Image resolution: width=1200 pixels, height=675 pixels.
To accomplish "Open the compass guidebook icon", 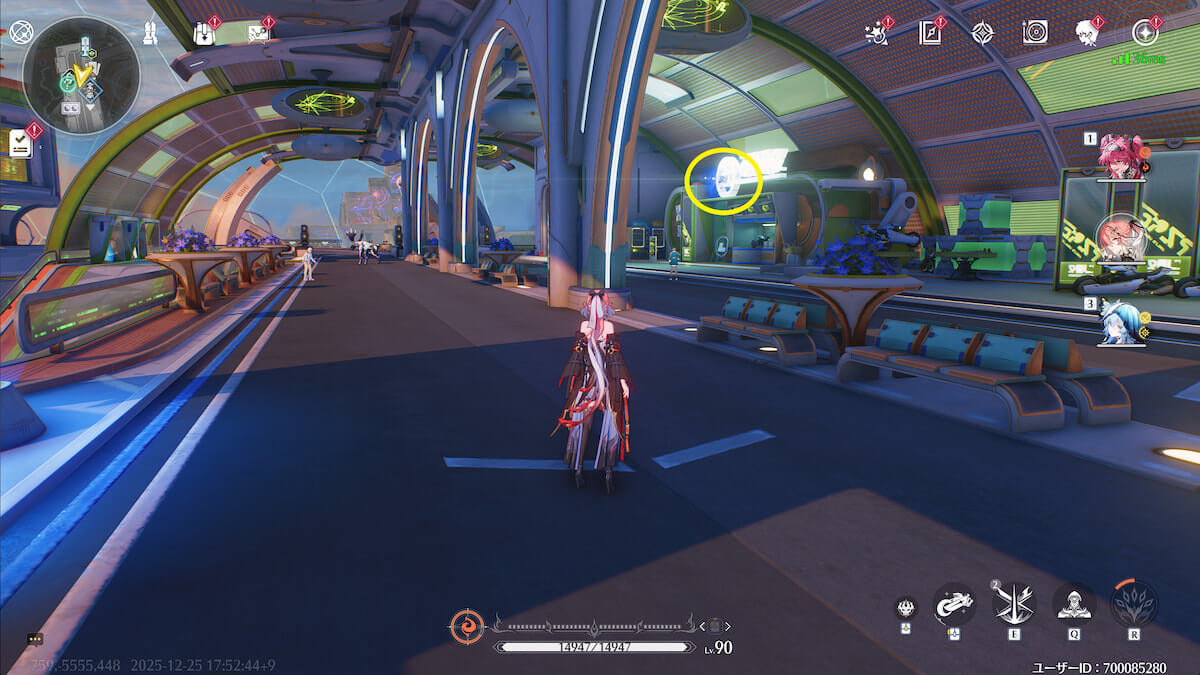I will click(930, 33).
